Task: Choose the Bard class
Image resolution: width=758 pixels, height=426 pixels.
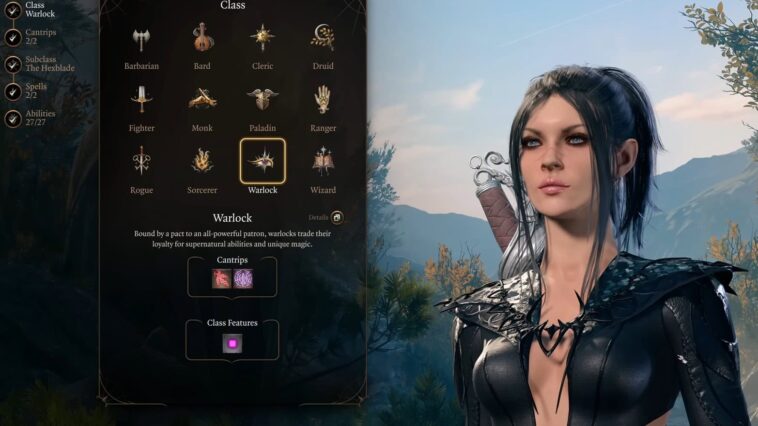Action: [x=202, y=40]
